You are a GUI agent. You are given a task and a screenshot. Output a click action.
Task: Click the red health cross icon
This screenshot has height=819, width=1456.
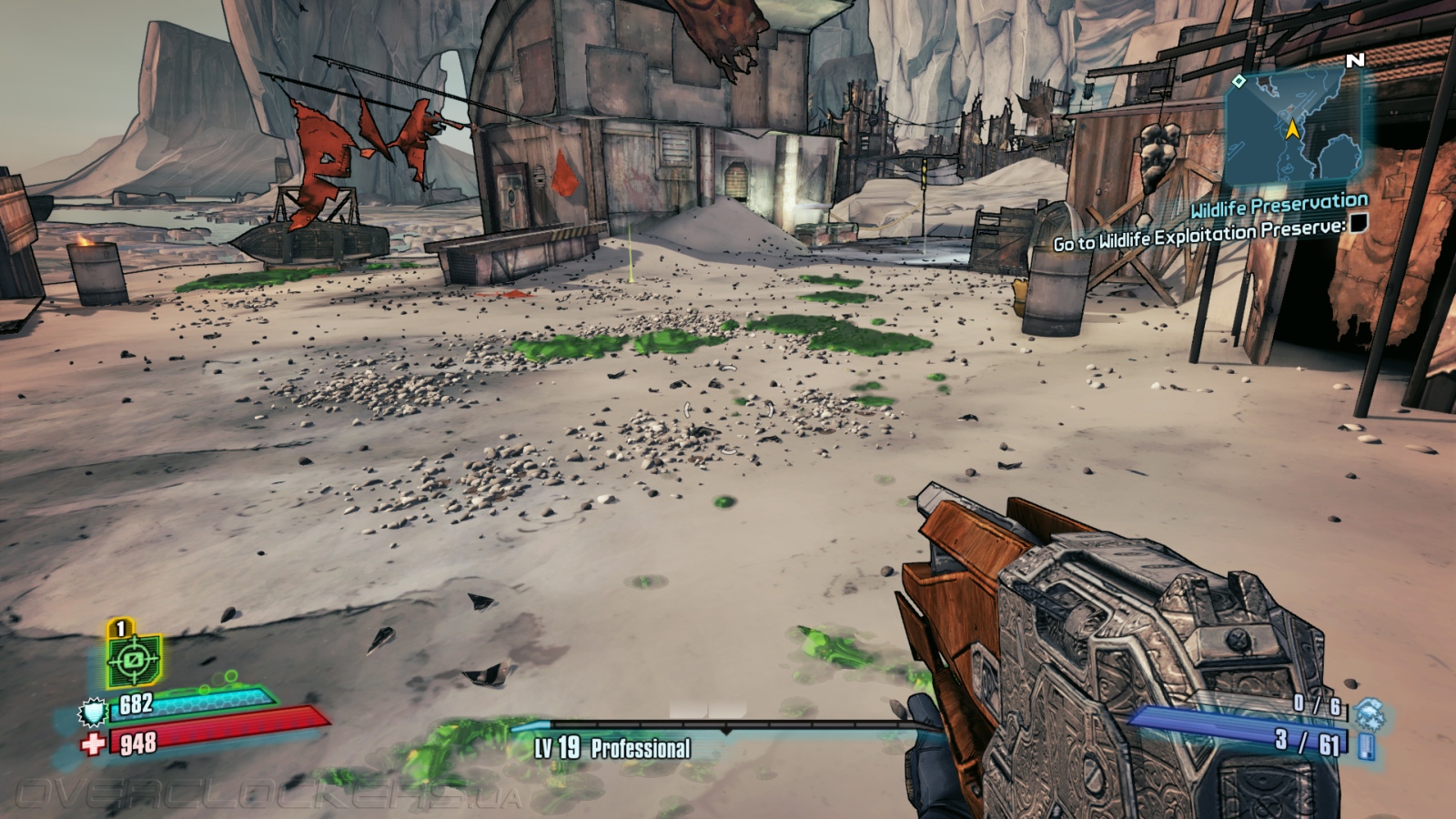coord(93,745)
